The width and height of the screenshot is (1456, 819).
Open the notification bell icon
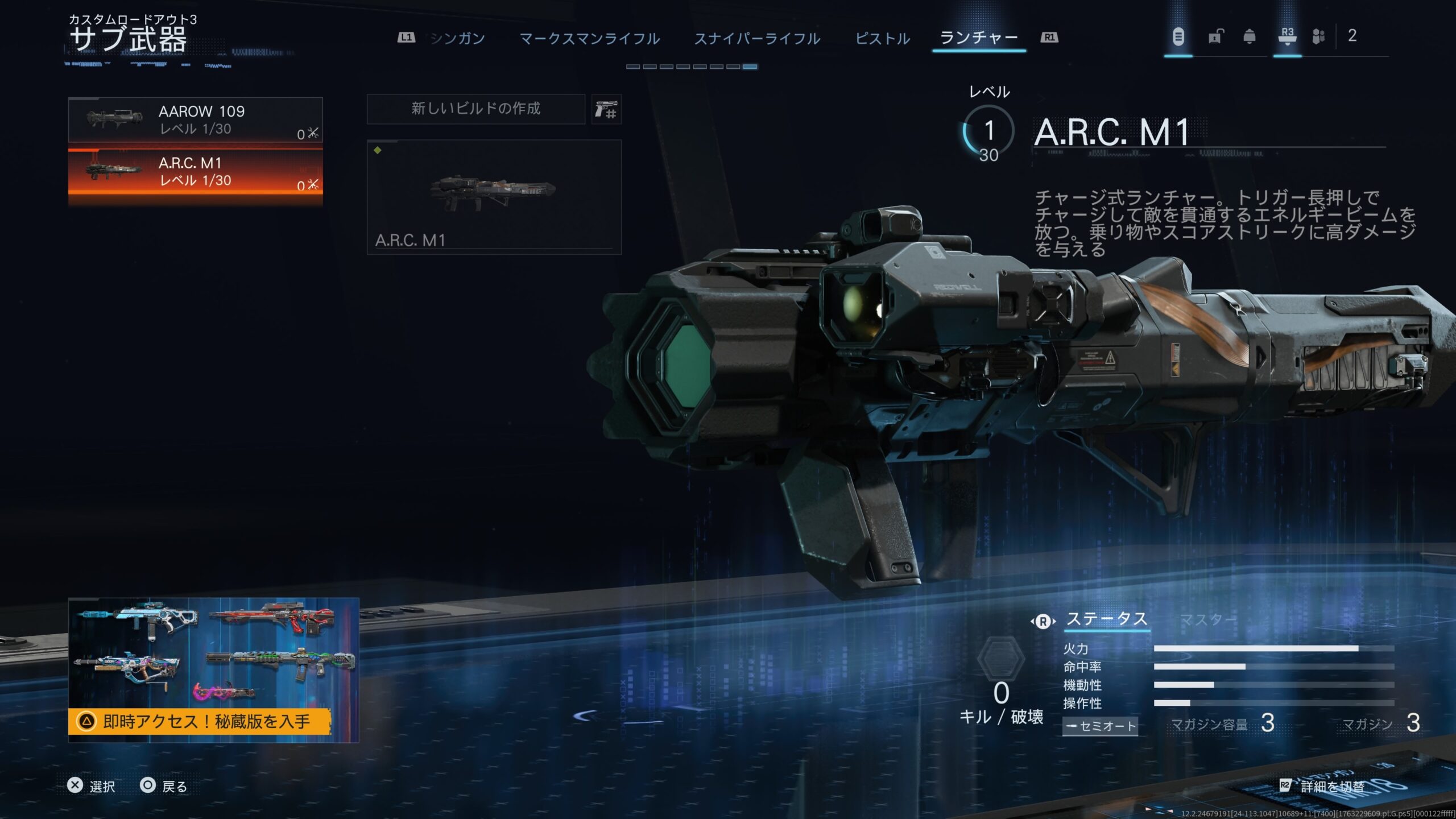[1250, 37]
